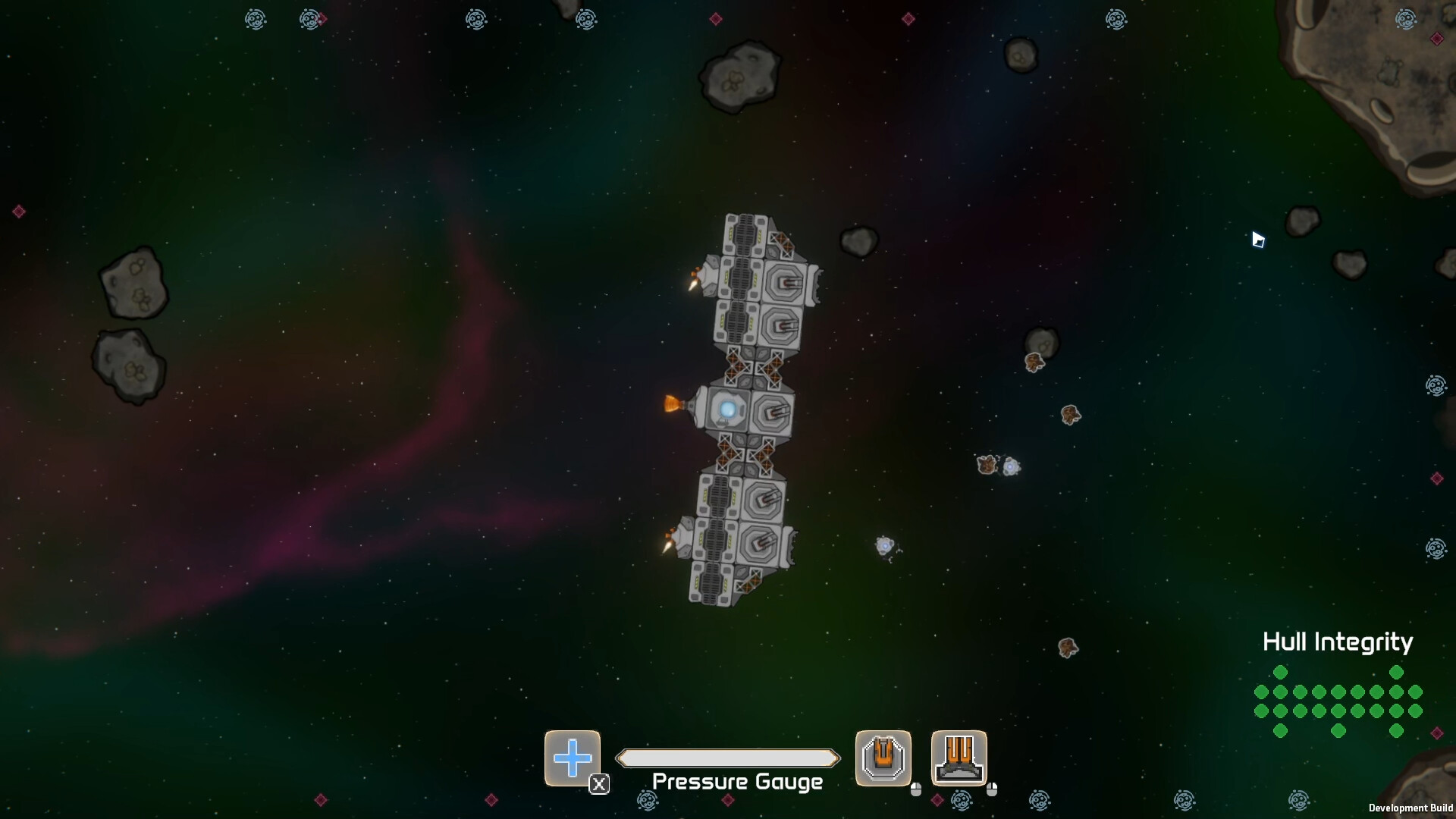Click the left mouse-button indicator near turret item
Image resolution: width=1456 pixels, height=819 pixels.
918,789
